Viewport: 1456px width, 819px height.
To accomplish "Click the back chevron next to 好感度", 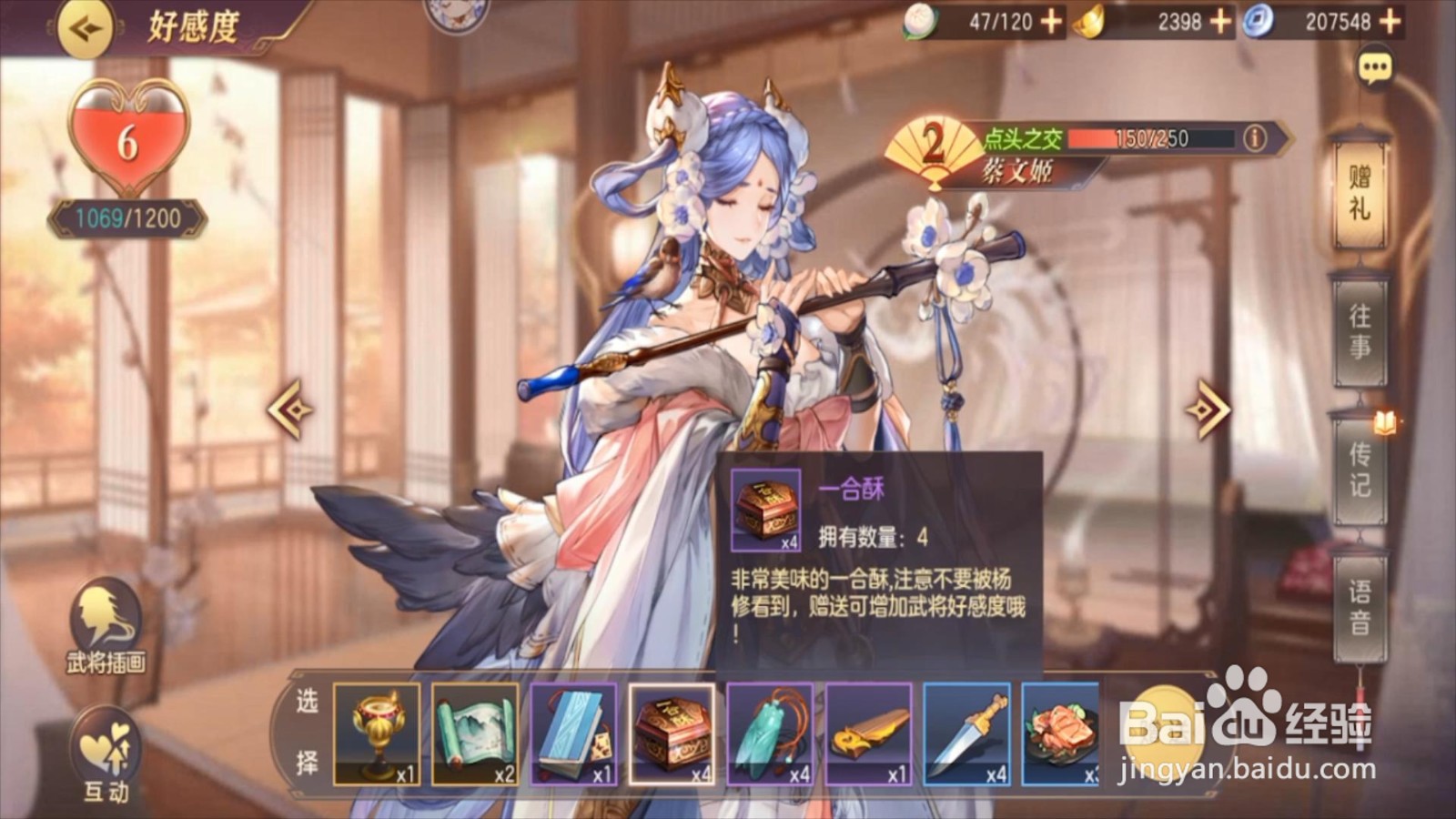I will click(85, 29).
